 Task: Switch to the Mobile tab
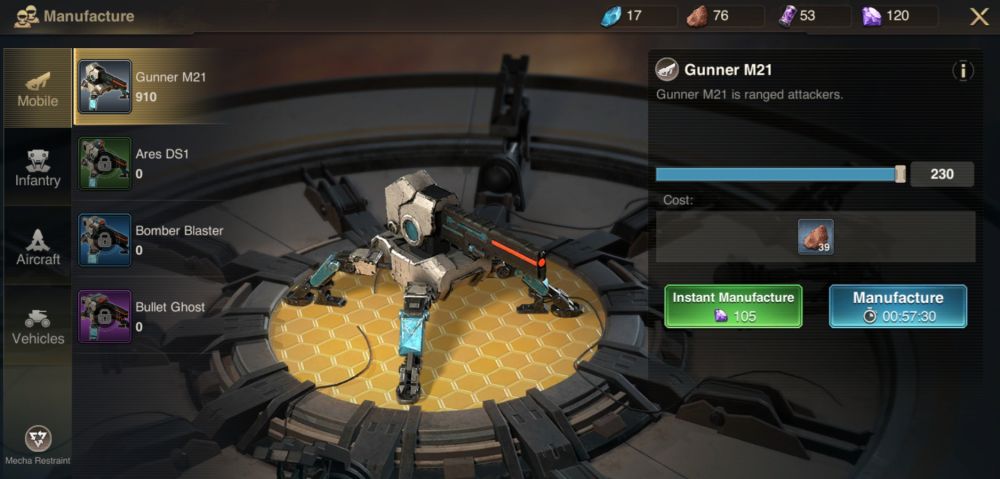[37, 88]
